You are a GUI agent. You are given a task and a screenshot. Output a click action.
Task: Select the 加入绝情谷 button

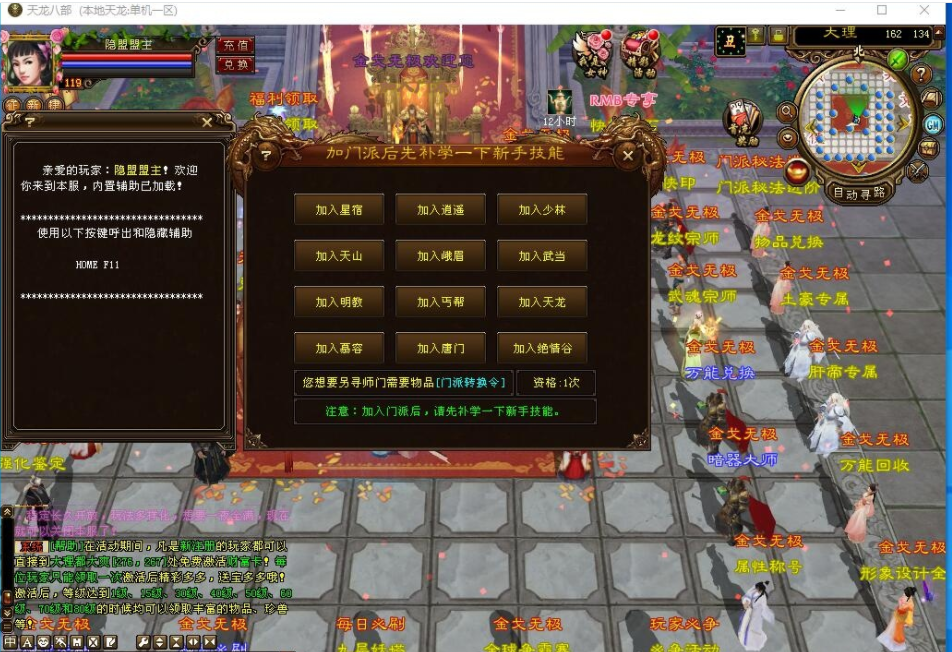click(x=542, y=348)
